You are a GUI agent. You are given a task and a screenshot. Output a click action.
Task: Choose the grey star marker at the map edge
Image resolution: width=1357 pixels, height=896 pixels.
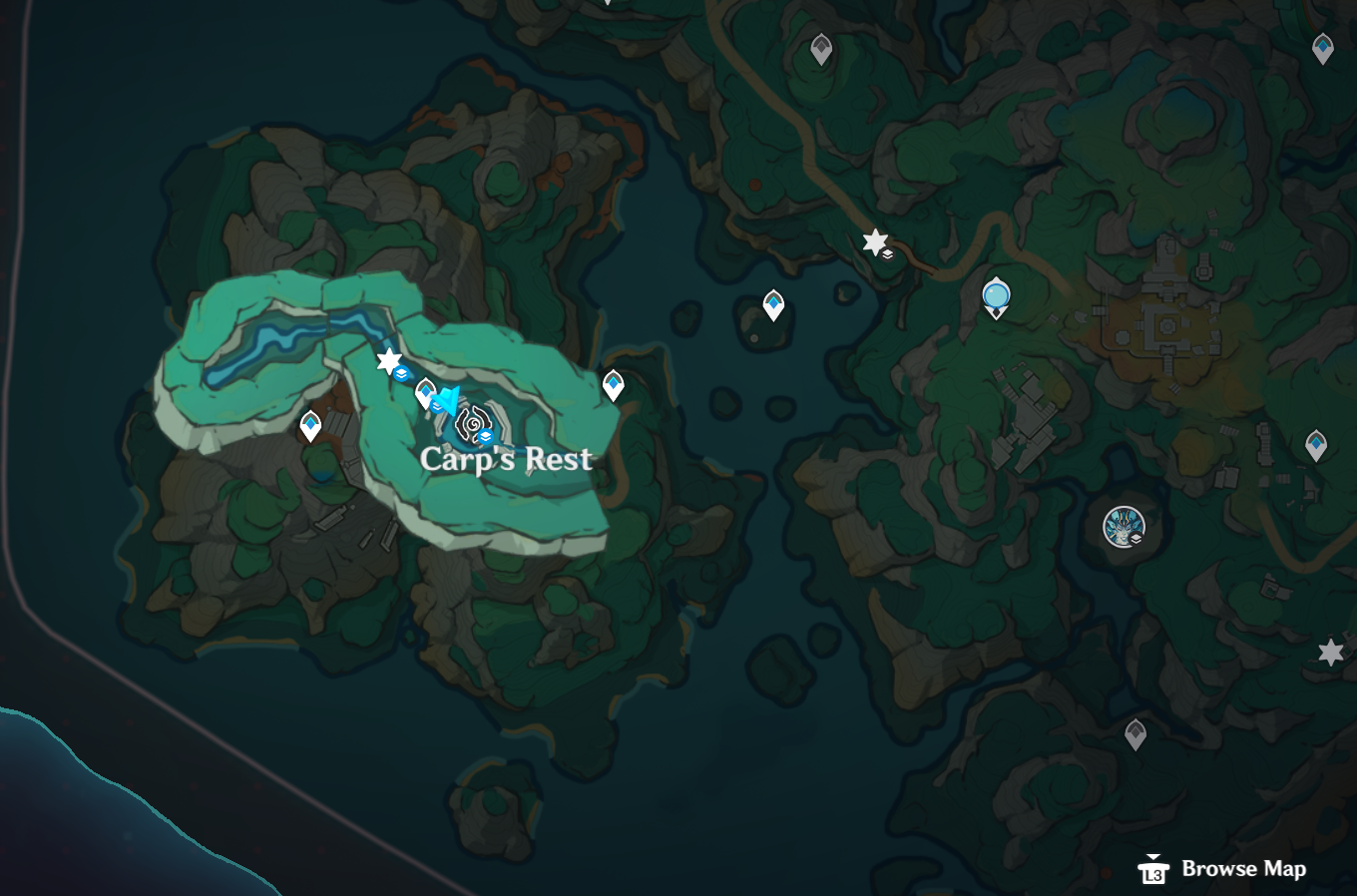[x=1330, y=653]
